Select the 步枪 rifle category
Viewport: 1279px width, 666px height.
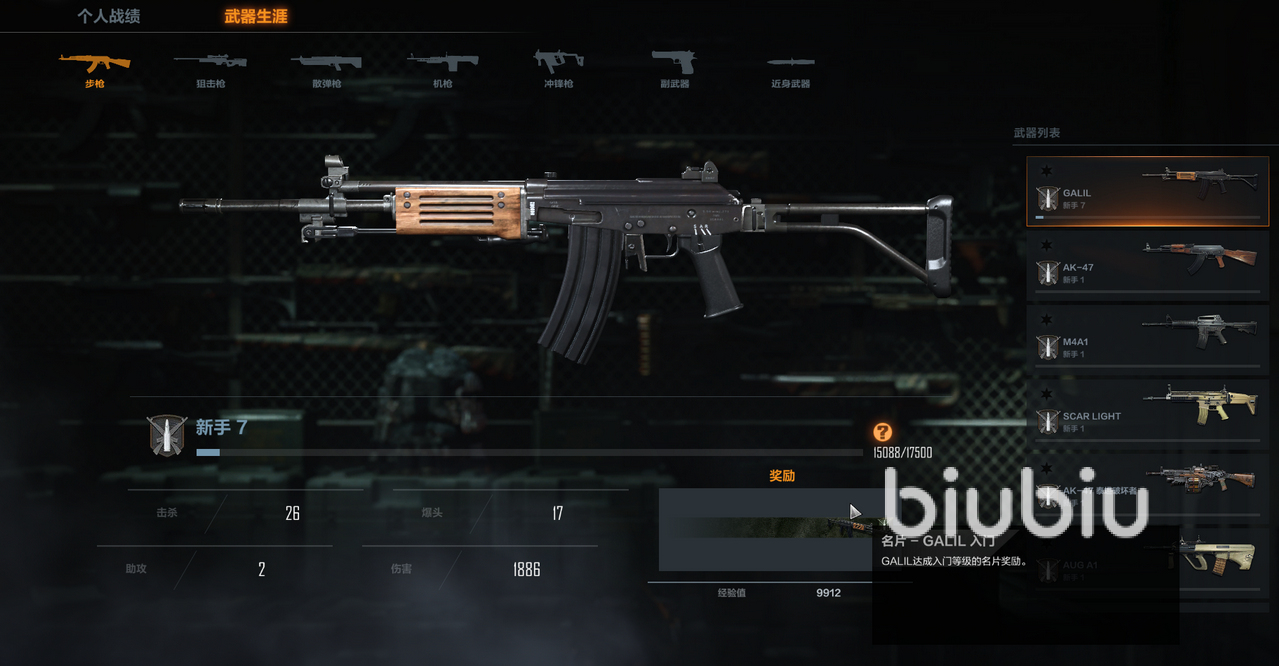coord(94,69)
